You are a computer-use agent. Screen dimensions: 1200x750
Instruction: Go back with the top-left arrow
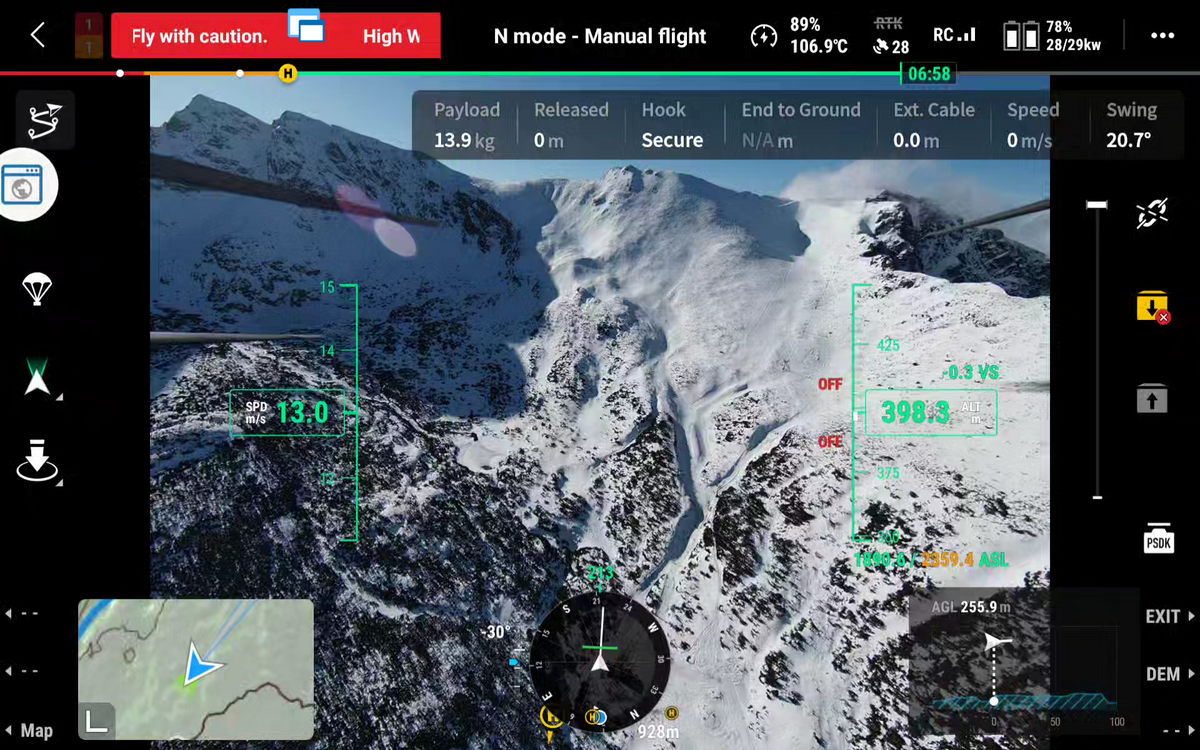(37, 36)
